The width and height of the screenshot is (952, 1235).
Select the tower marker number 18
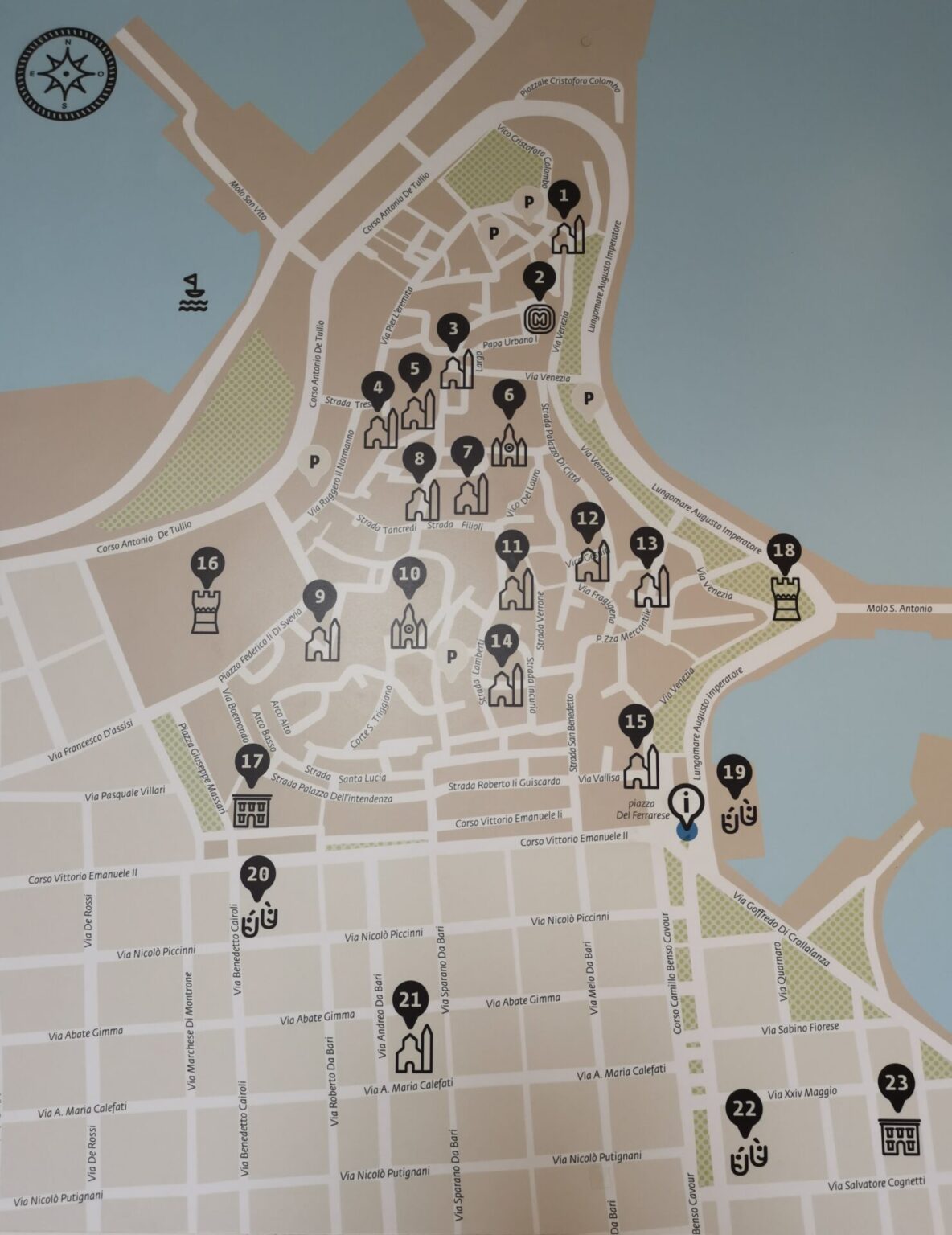784,552
